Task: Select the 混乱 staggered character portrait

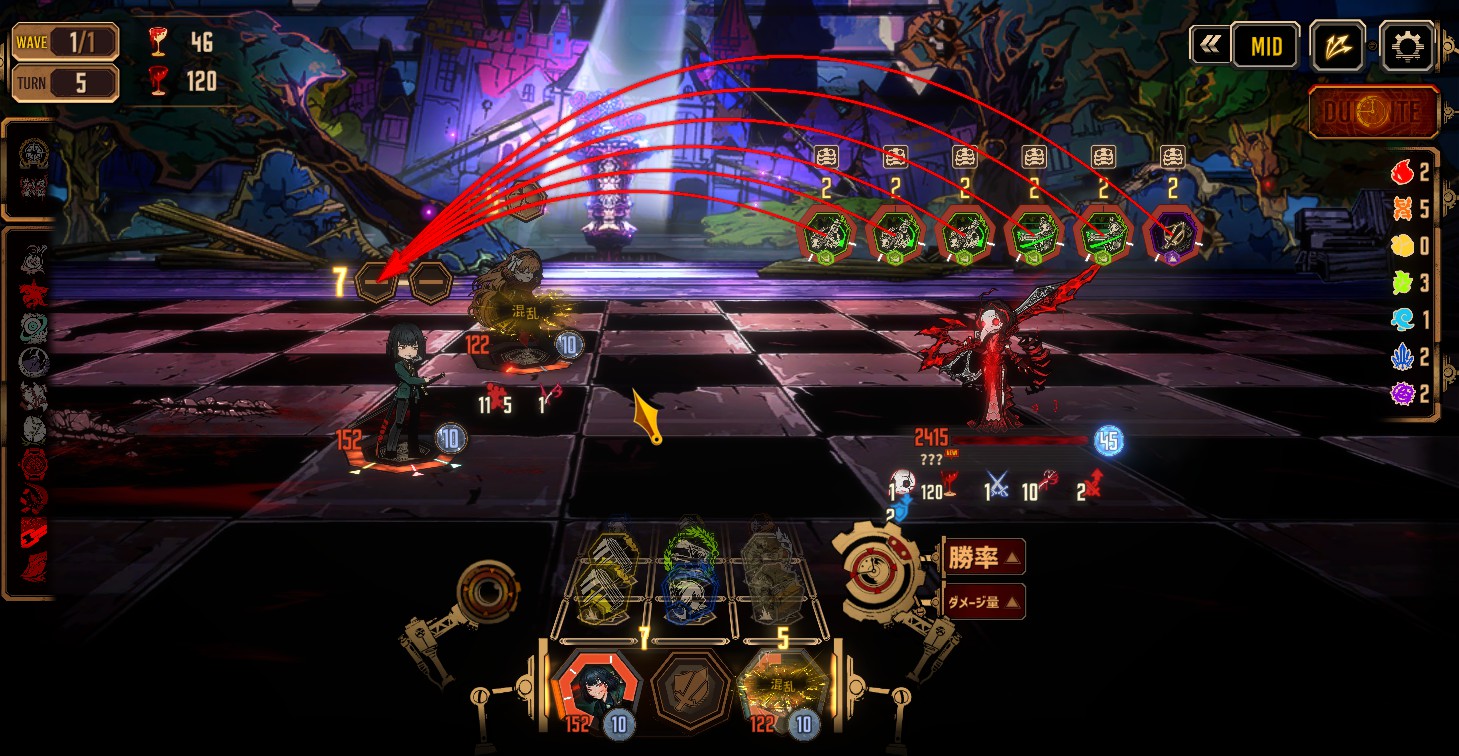Action: (785, 691)
